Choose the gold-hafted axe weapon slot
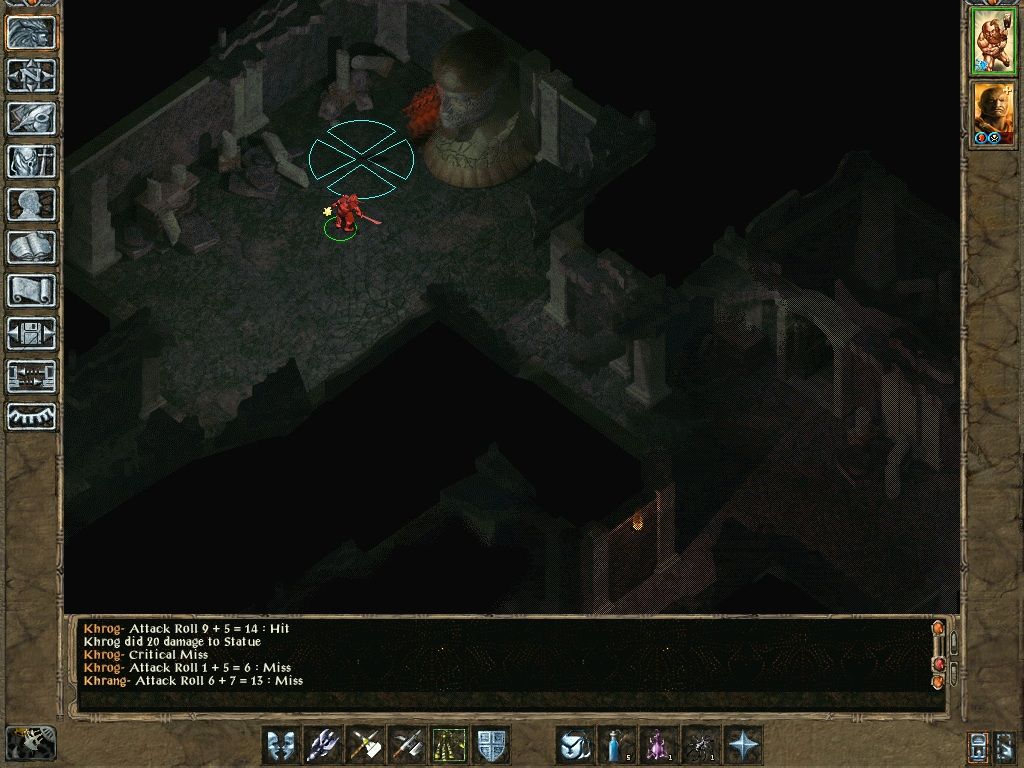This screenshot has height=768, width=1024. pos(365,745)
